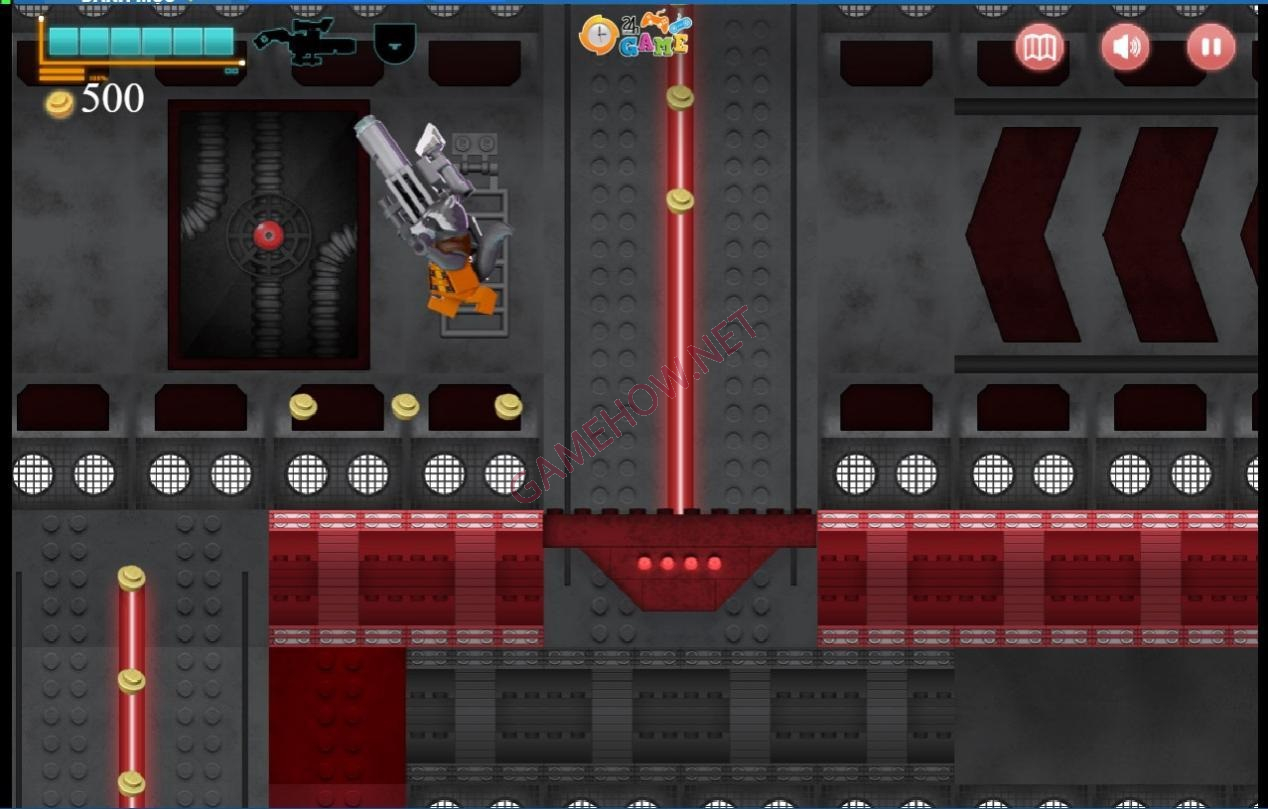This screenshot has width=1268, height=809.
Task: Open the map book button
Action: pyautogui.click(x=1040, y=47)
